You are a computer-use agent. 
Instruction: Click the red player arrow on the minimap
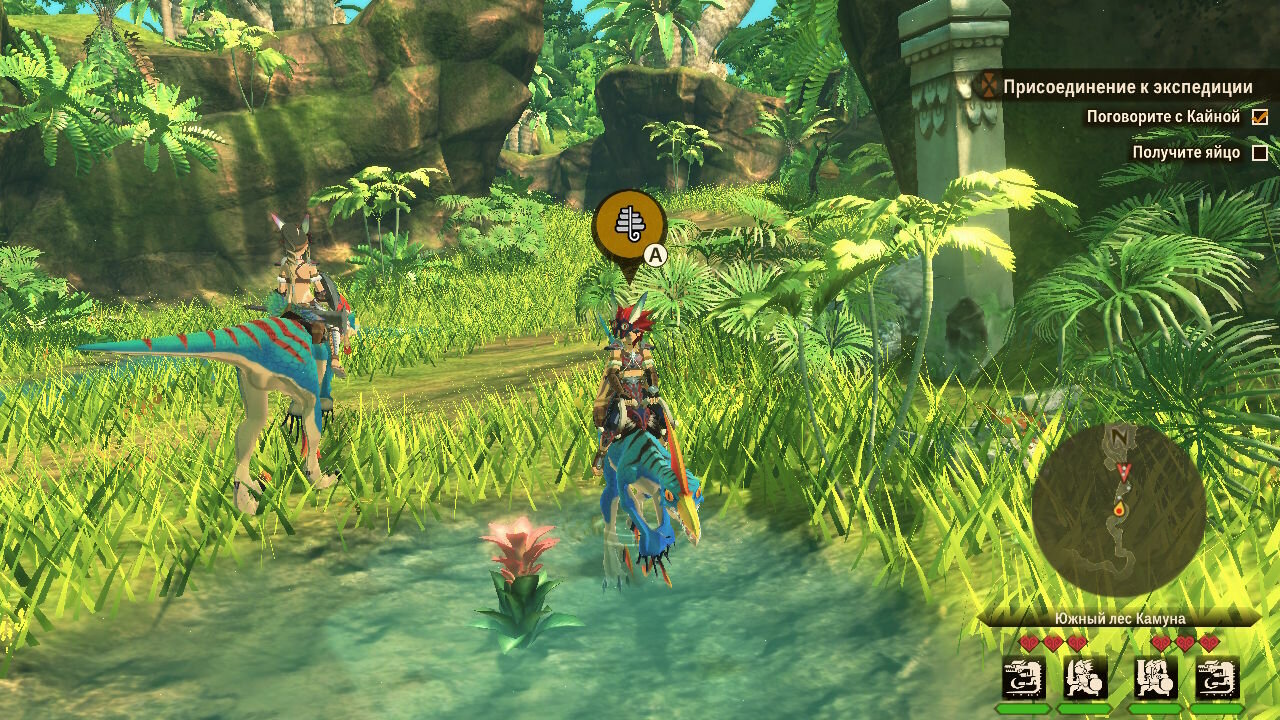click(1126, 471)
